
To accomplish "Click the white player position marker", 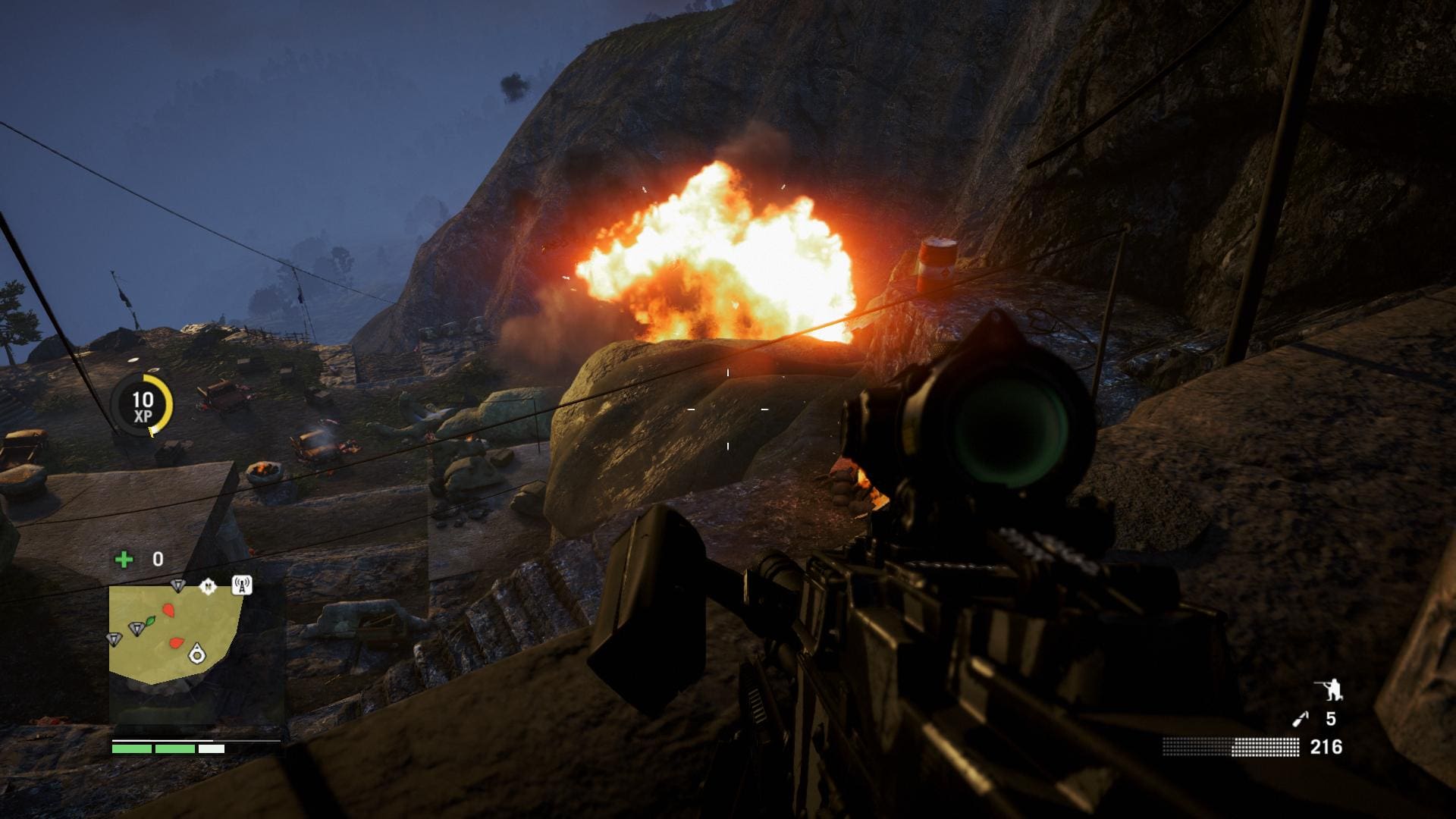I will [196, 651].
